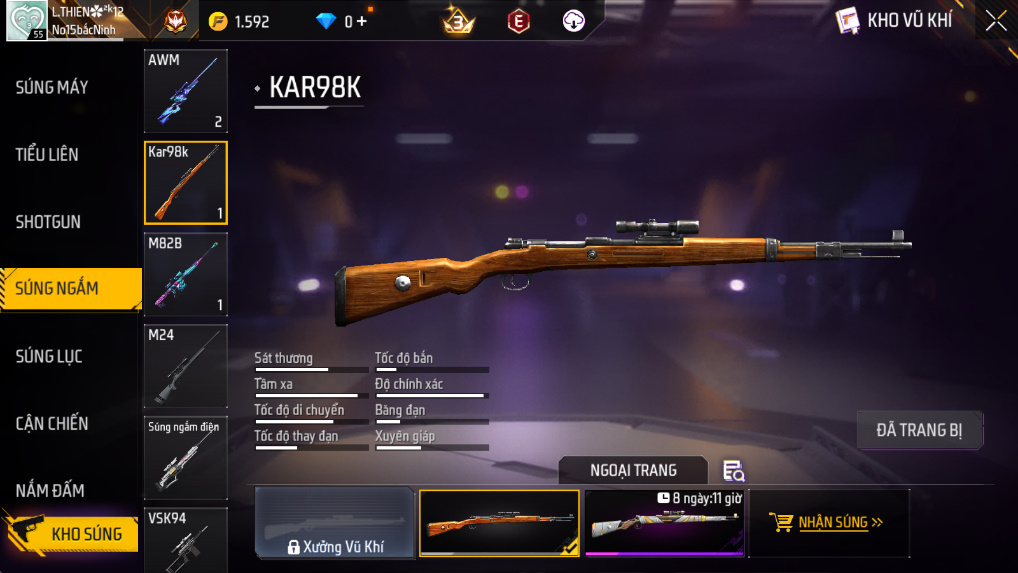Viewport: 1018px width, 573px height.
Task: Click the Đã Trang Bị button
Action: 919,430
